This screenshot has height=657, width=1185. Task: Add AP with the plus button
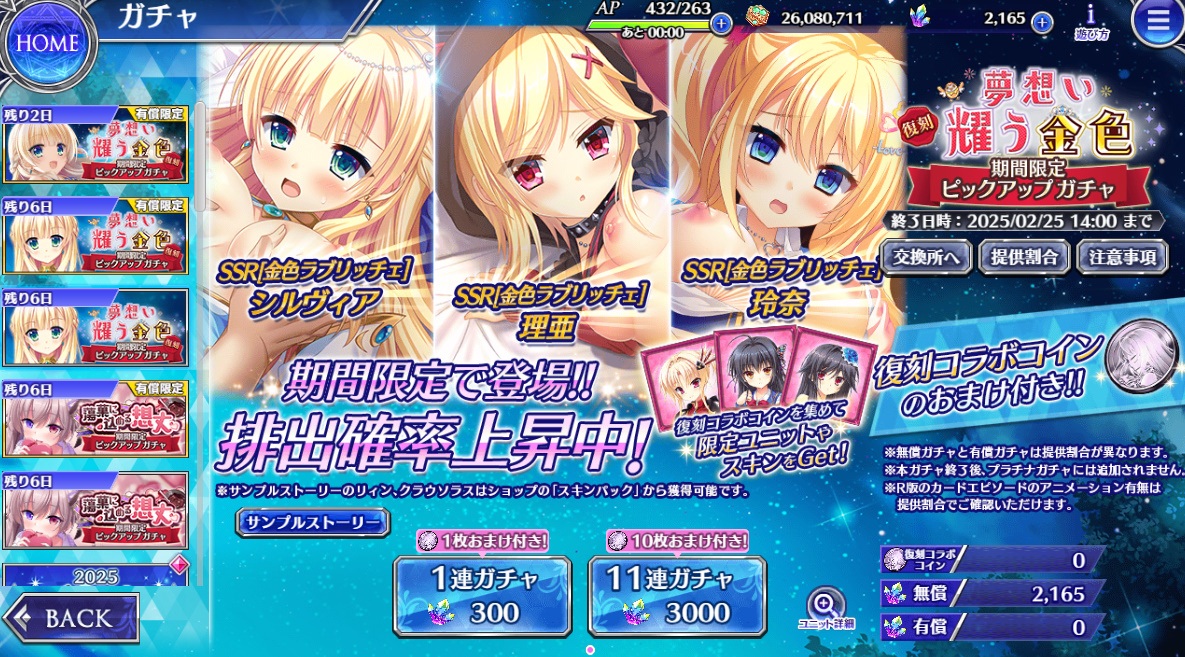click(720, 22)
